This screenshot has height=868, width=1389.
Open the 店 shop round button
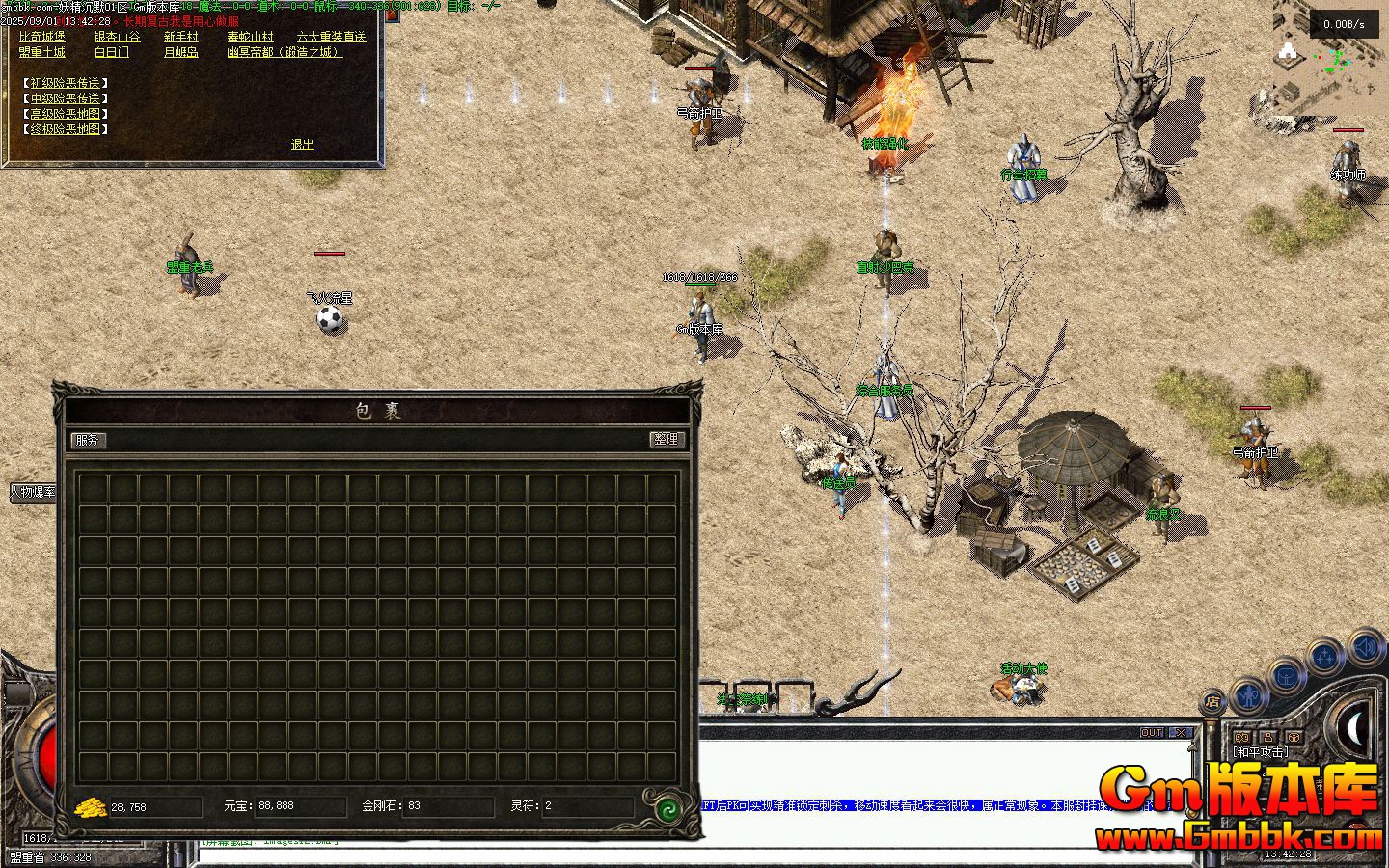tap(1212, 701)
